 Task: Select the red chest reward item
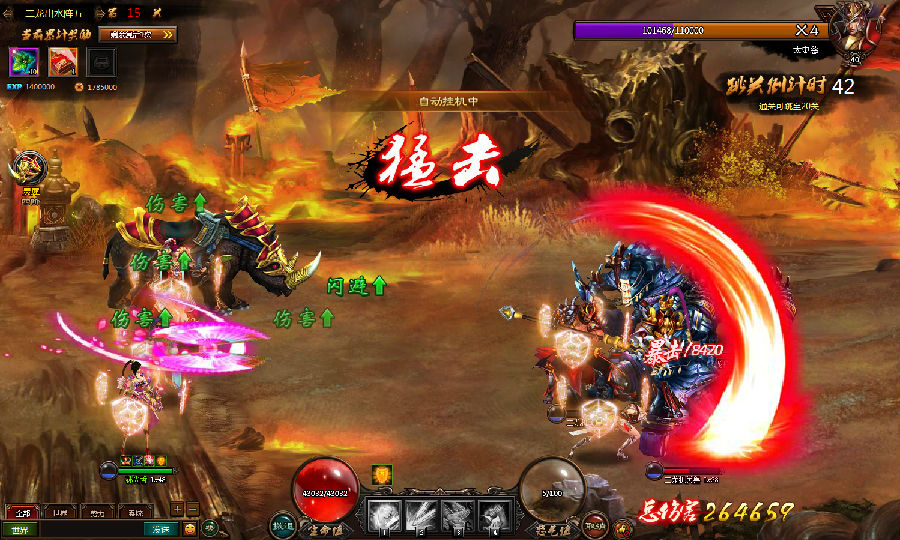click(x=62, y=62)
